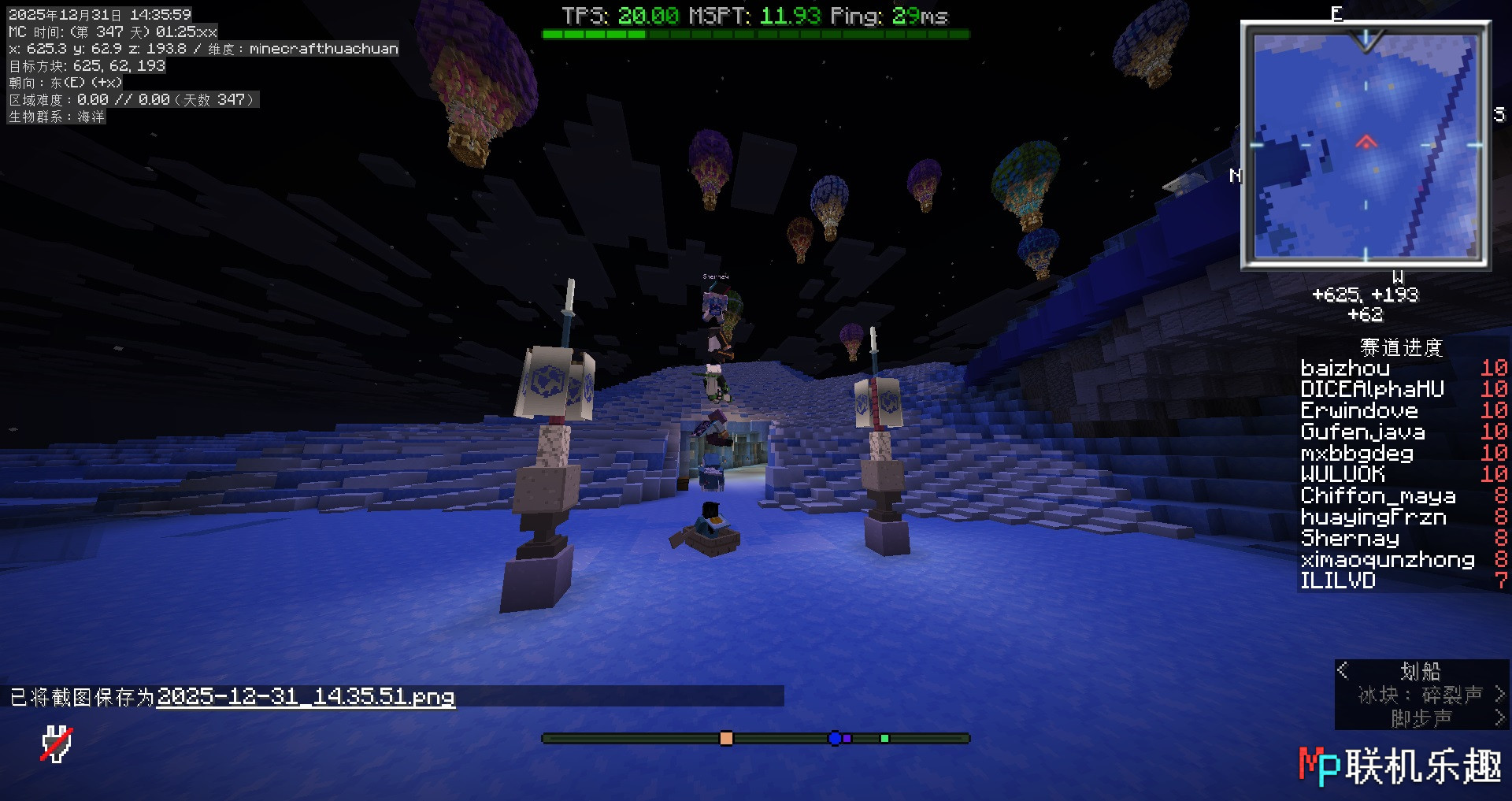Toggle the 划船 sound subtitle entry

pyautogui.click(x=1421, y=670)
